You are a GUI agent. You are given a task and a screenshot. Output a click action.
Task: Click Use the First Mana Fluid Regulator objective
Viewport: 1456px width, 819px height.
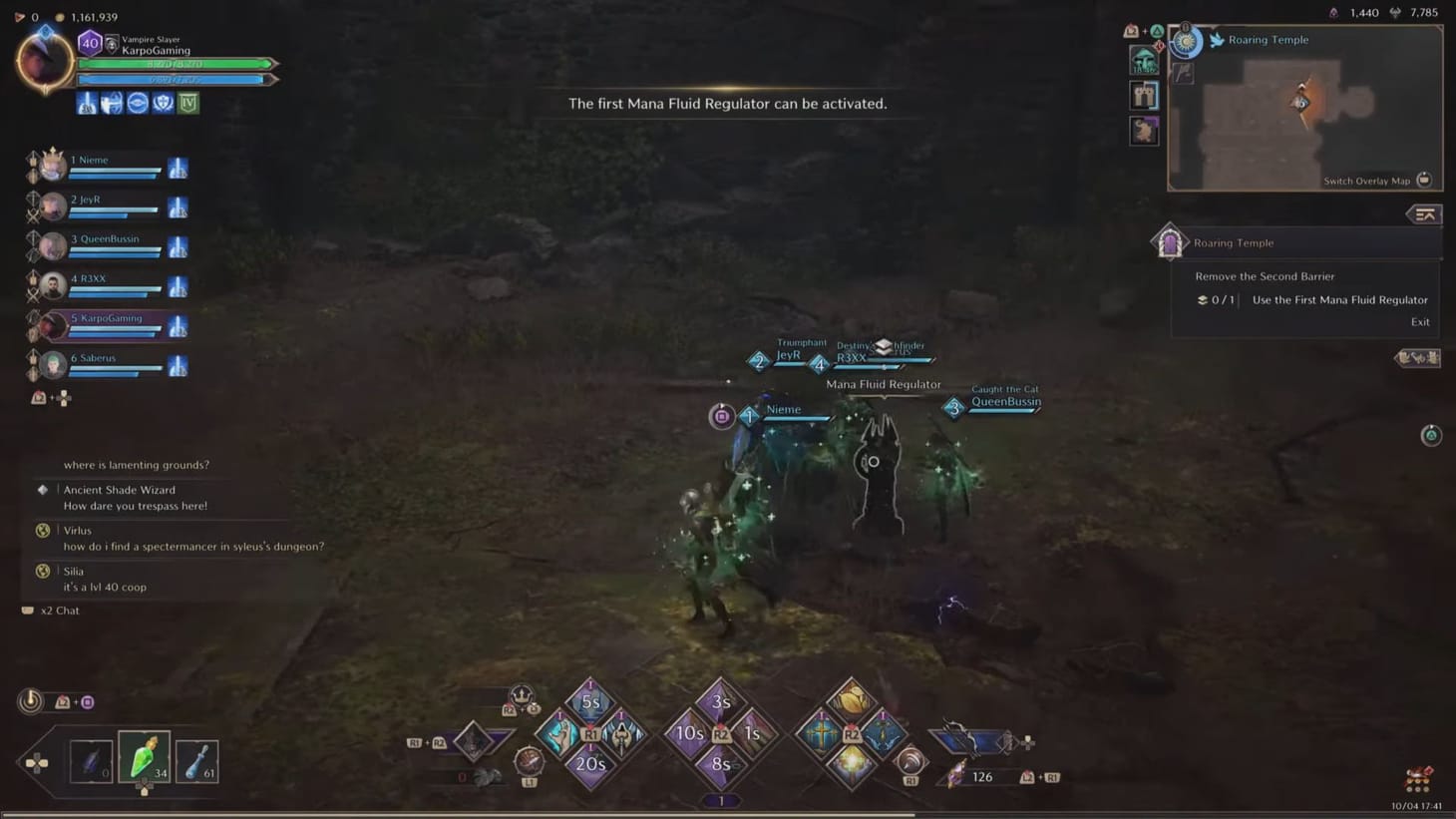click(x=1339, y=299)
